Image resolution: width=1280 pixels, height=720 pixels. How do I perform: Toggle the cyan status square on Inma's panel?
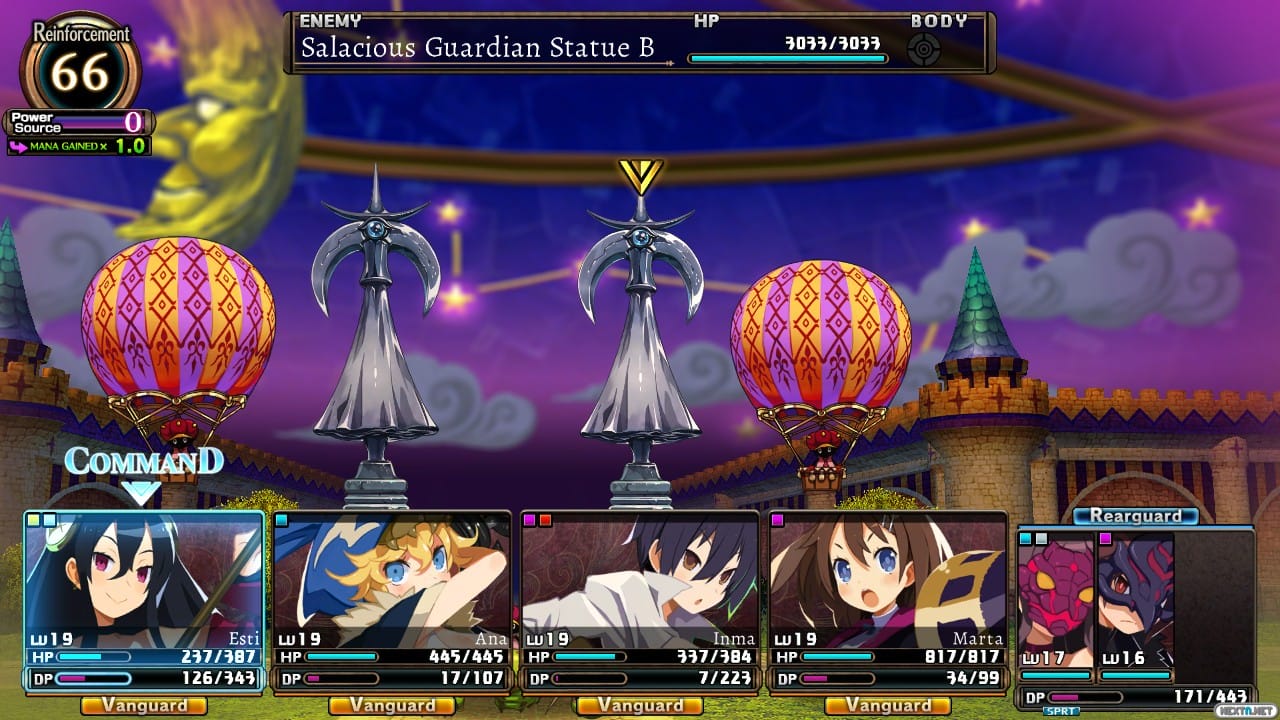coord(530,518)
